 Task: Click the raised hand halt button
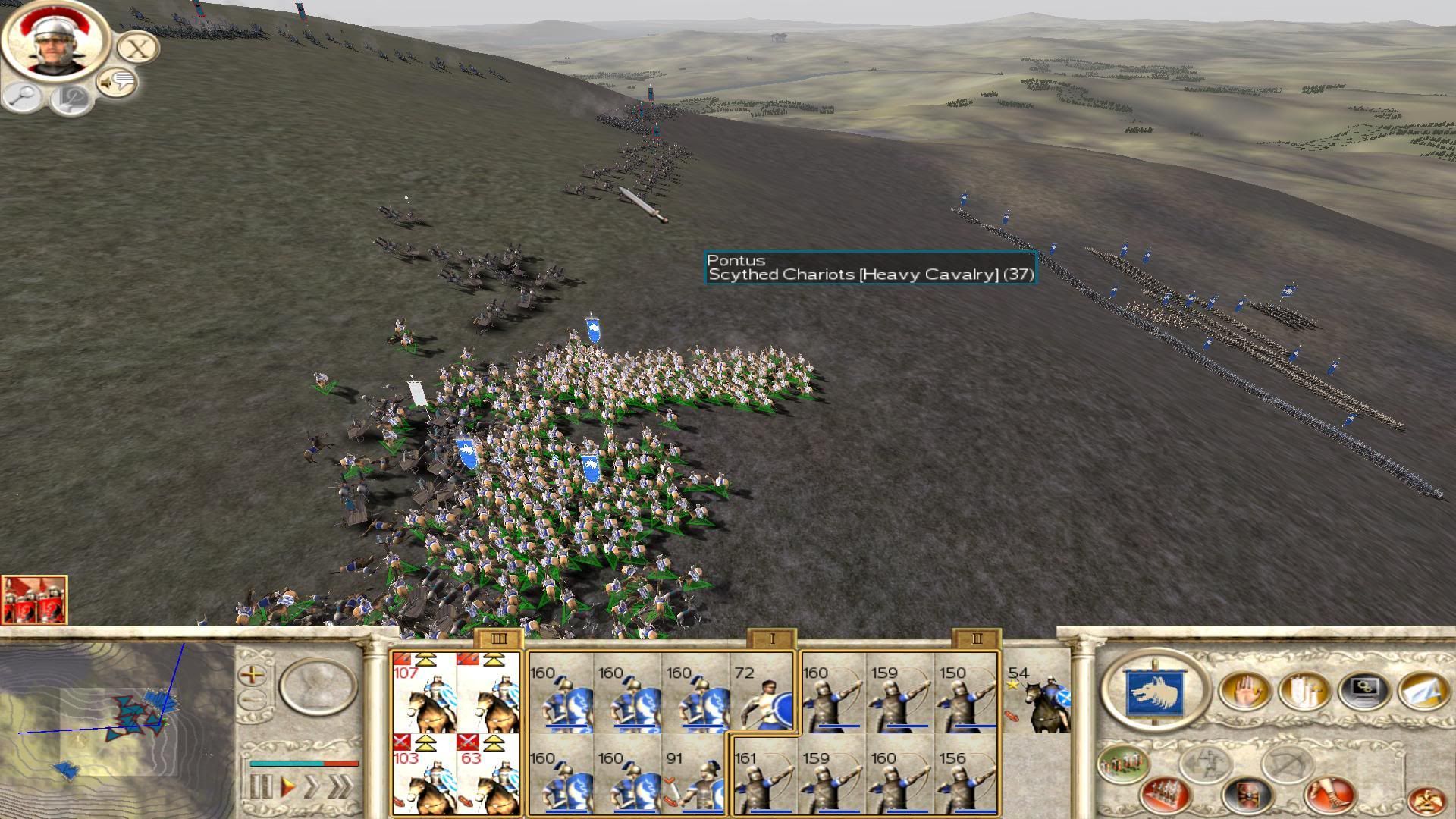tap(1243, 690)
